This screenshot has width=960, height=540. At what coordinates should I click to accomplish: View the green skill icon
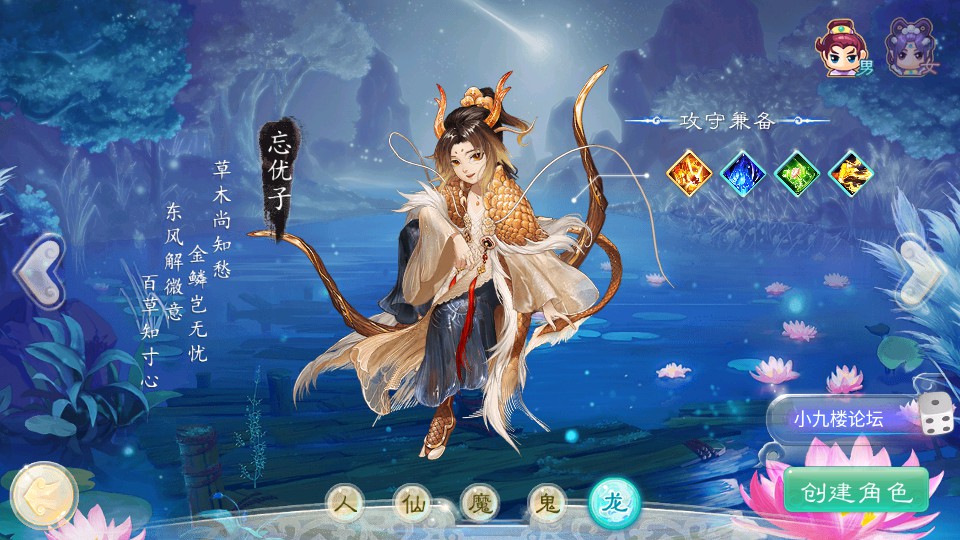pos(797,171)
